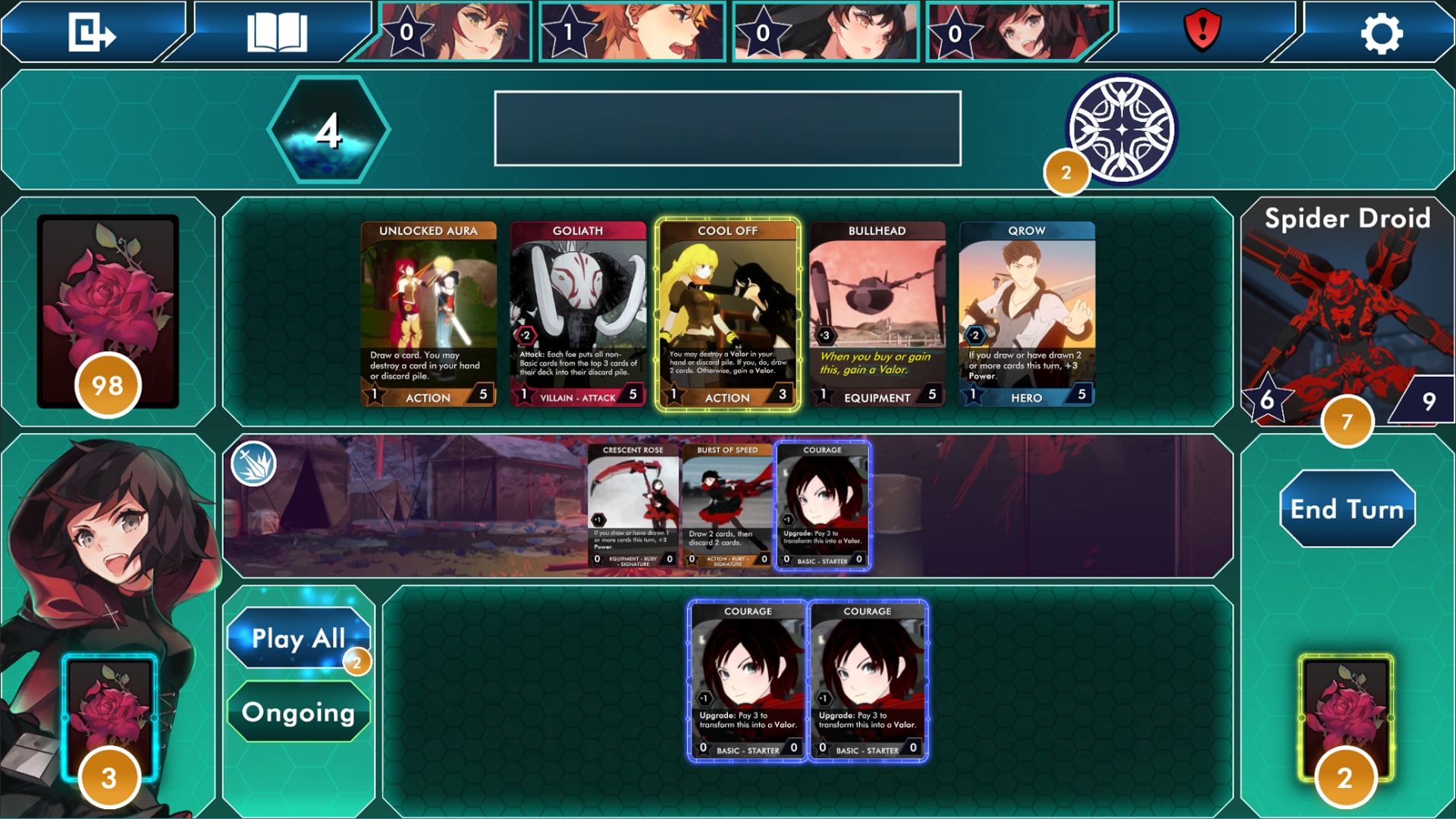Viewport: 1456px width, 819px height.
Task: Select the Qrow hero card
Action: pos(1028,315)
